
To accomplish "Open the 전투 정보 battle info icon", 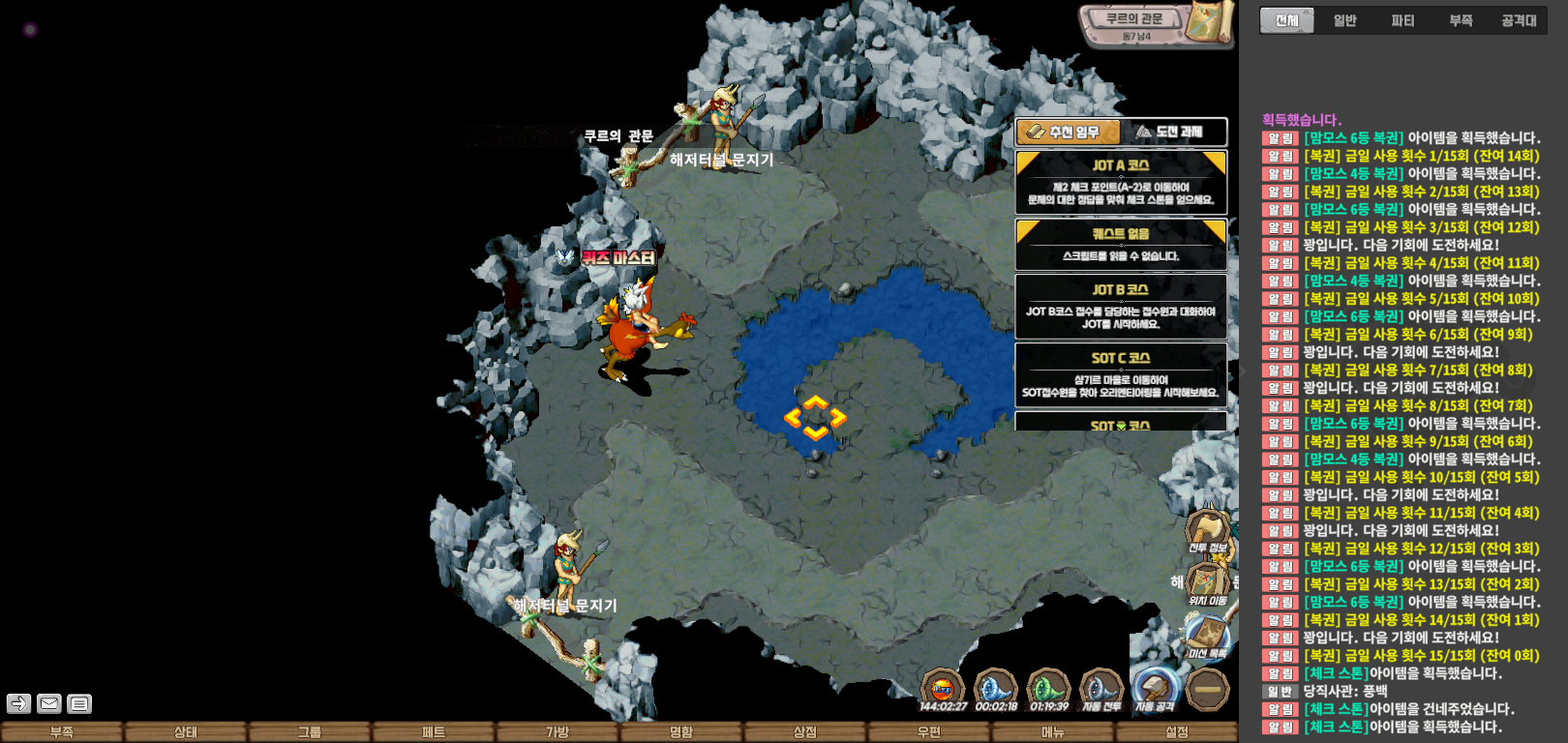I will pyautogui.click(x=1207, y=531).
